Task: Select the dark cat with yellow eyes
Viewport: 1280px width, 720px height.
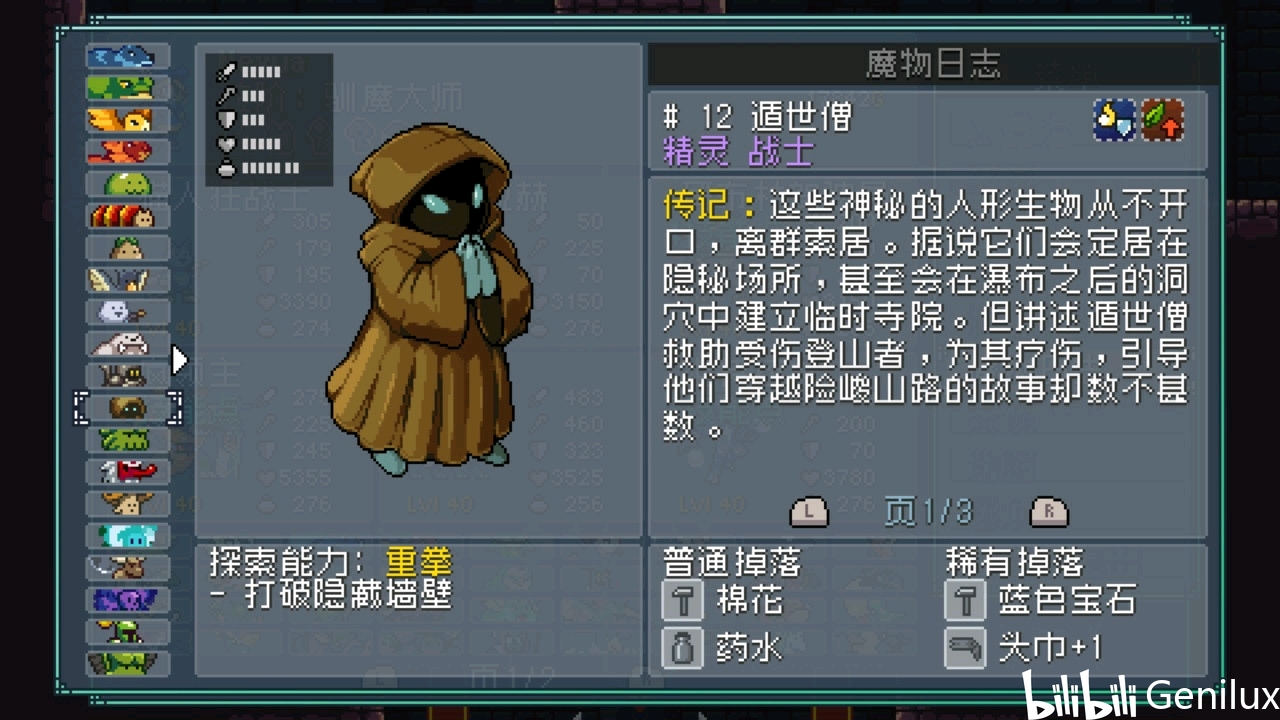Action: click(x=127, y=376)
